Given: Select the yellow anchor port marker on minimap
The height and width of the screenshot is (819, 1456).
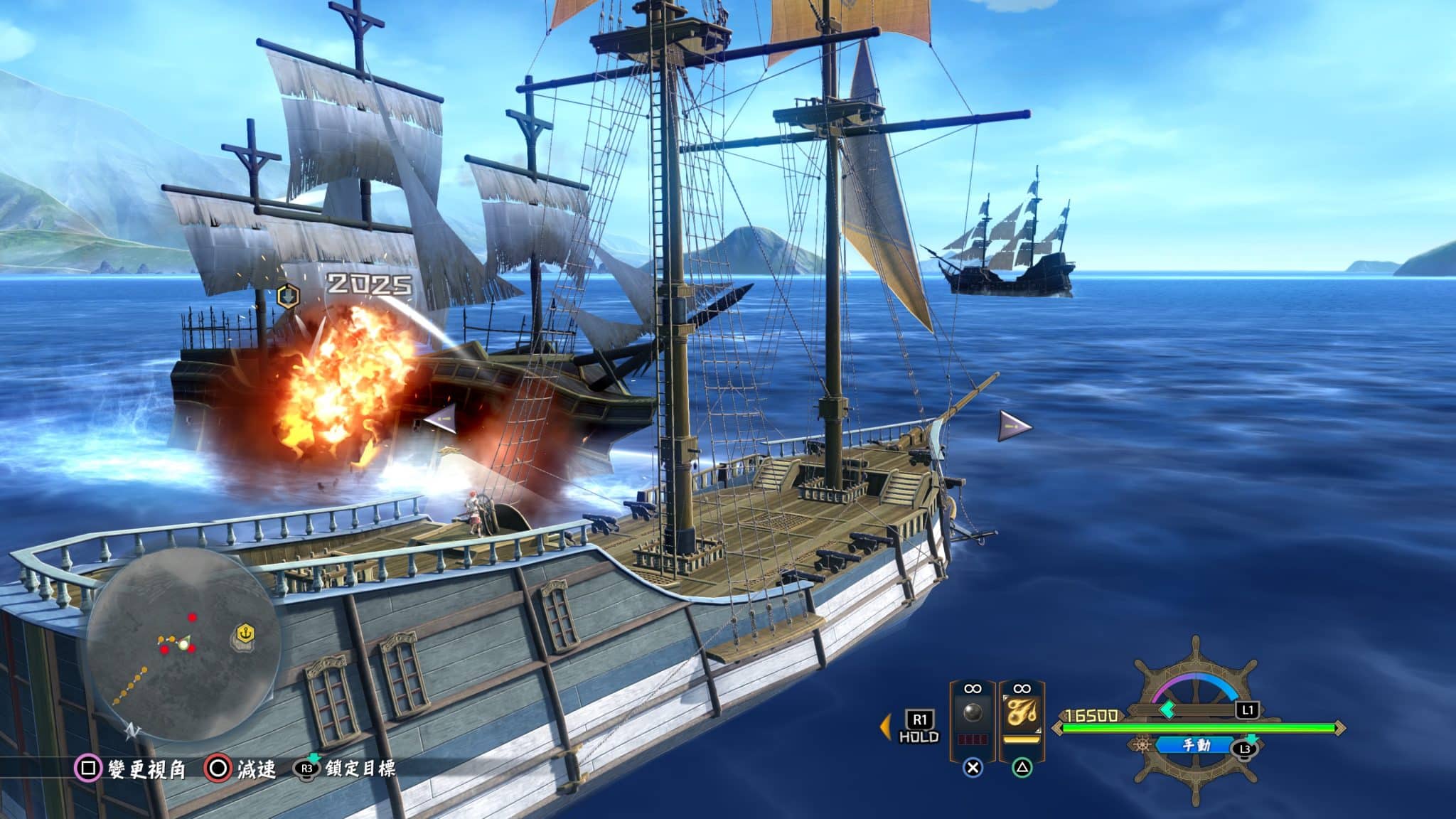Looking at the screenshot, I should (x=245, y=633).
